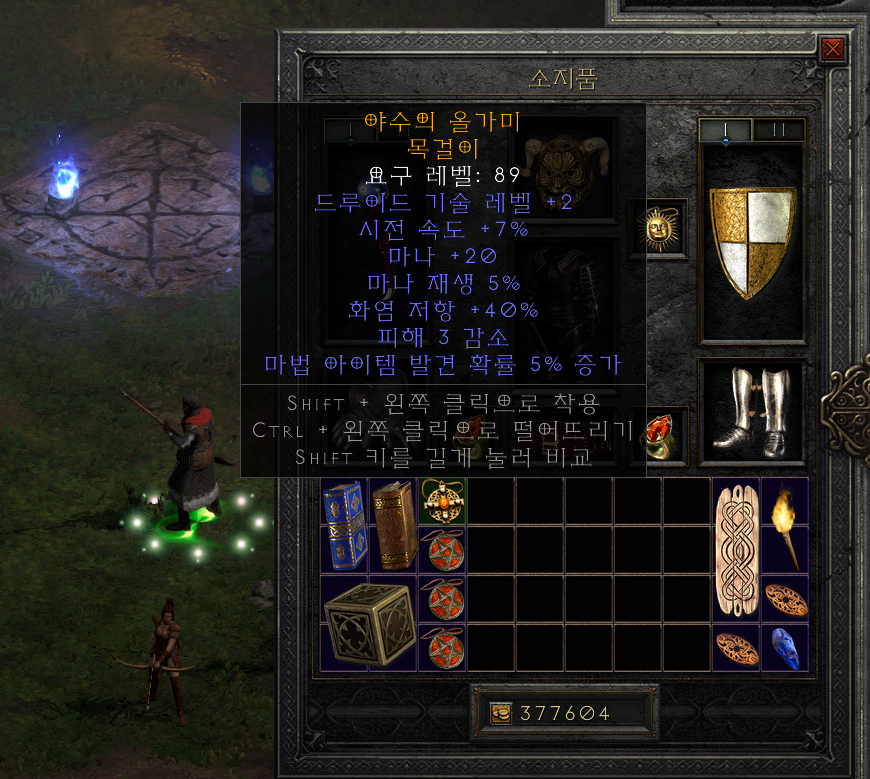Screen dimensions: 870x779
Task: Select the equipped silver boots
Action: (752, 410)
